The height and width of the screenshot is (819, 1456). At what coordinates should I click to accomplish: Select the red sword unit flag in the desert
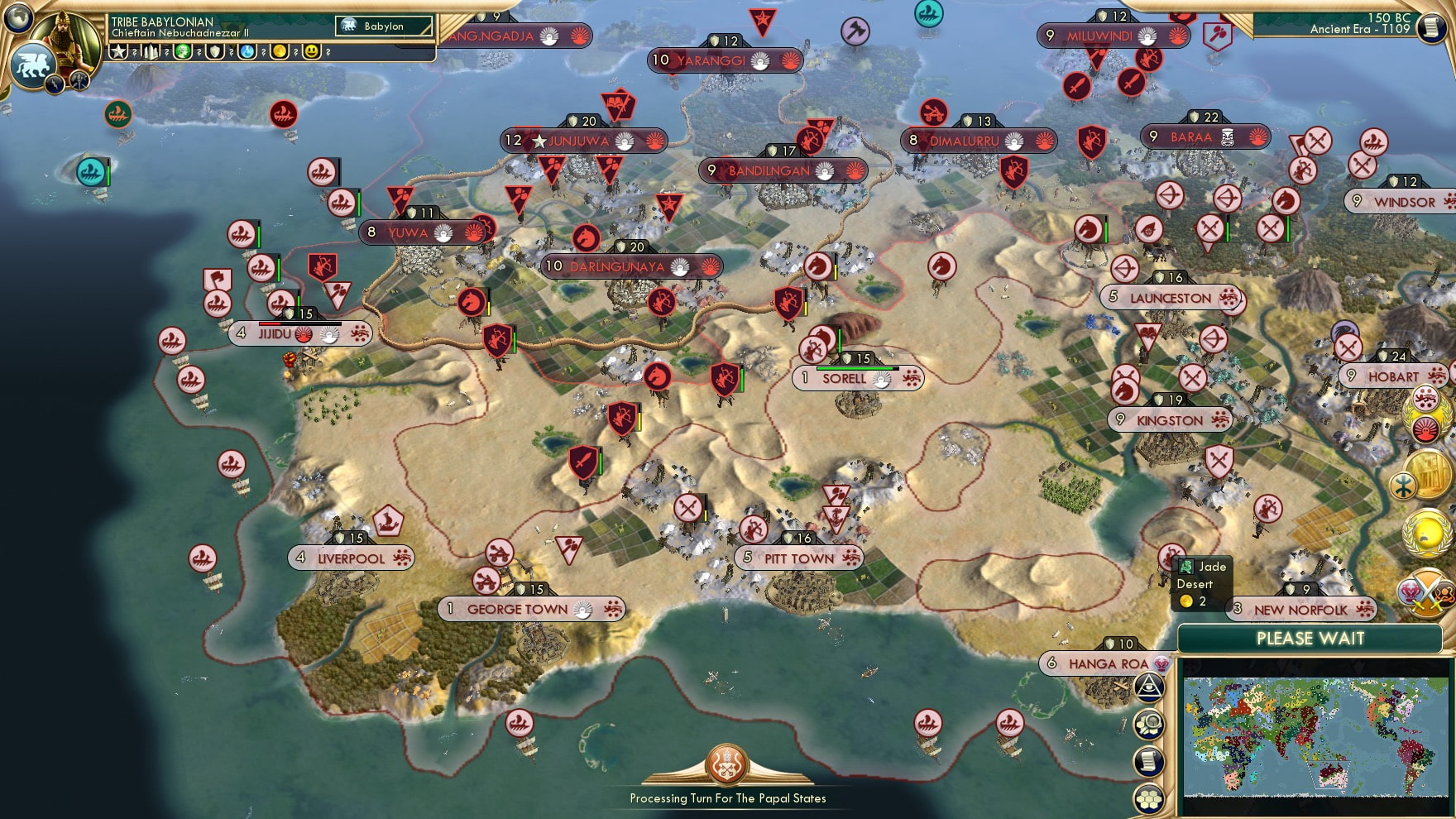coord(582,461)
